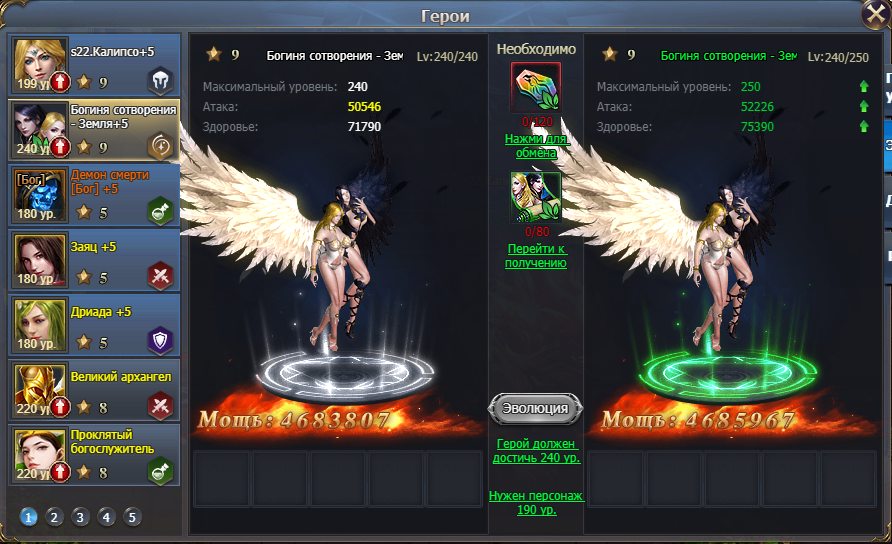892x544 pixels.
Task: Switch to hero list page 2
Action: [x=55, y=517]
